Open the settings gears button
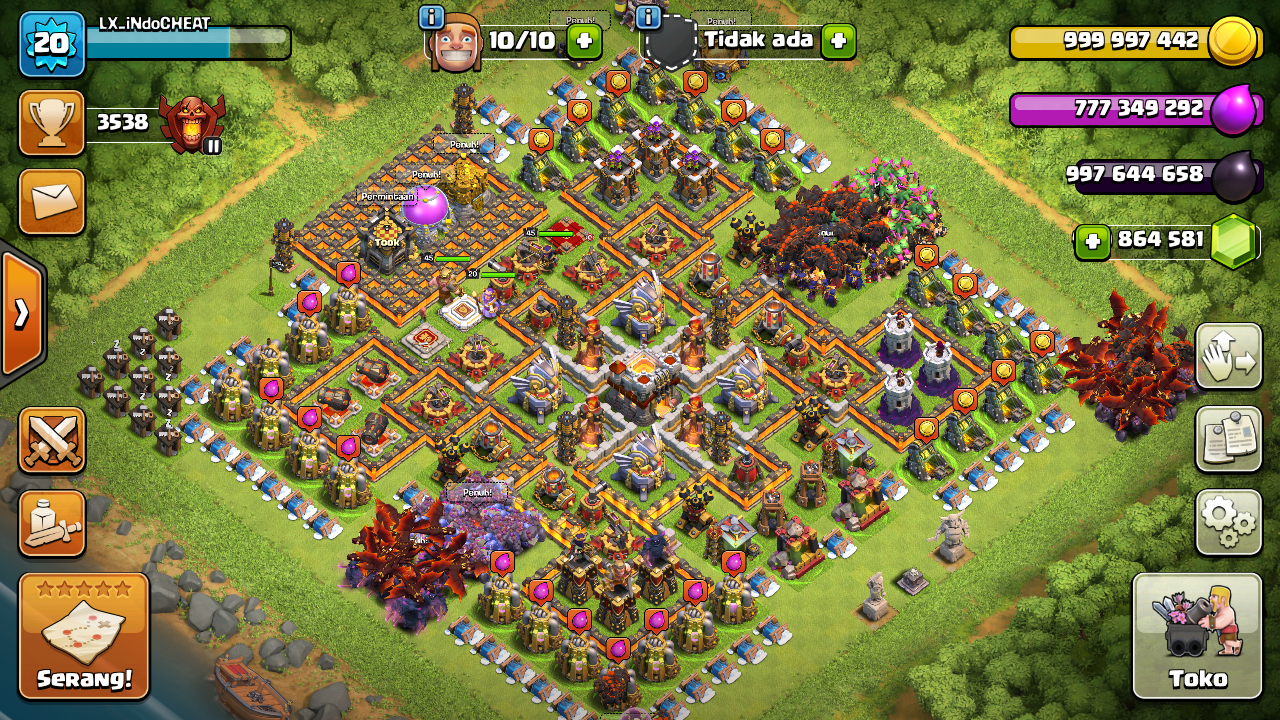 tap(1228, 521)
